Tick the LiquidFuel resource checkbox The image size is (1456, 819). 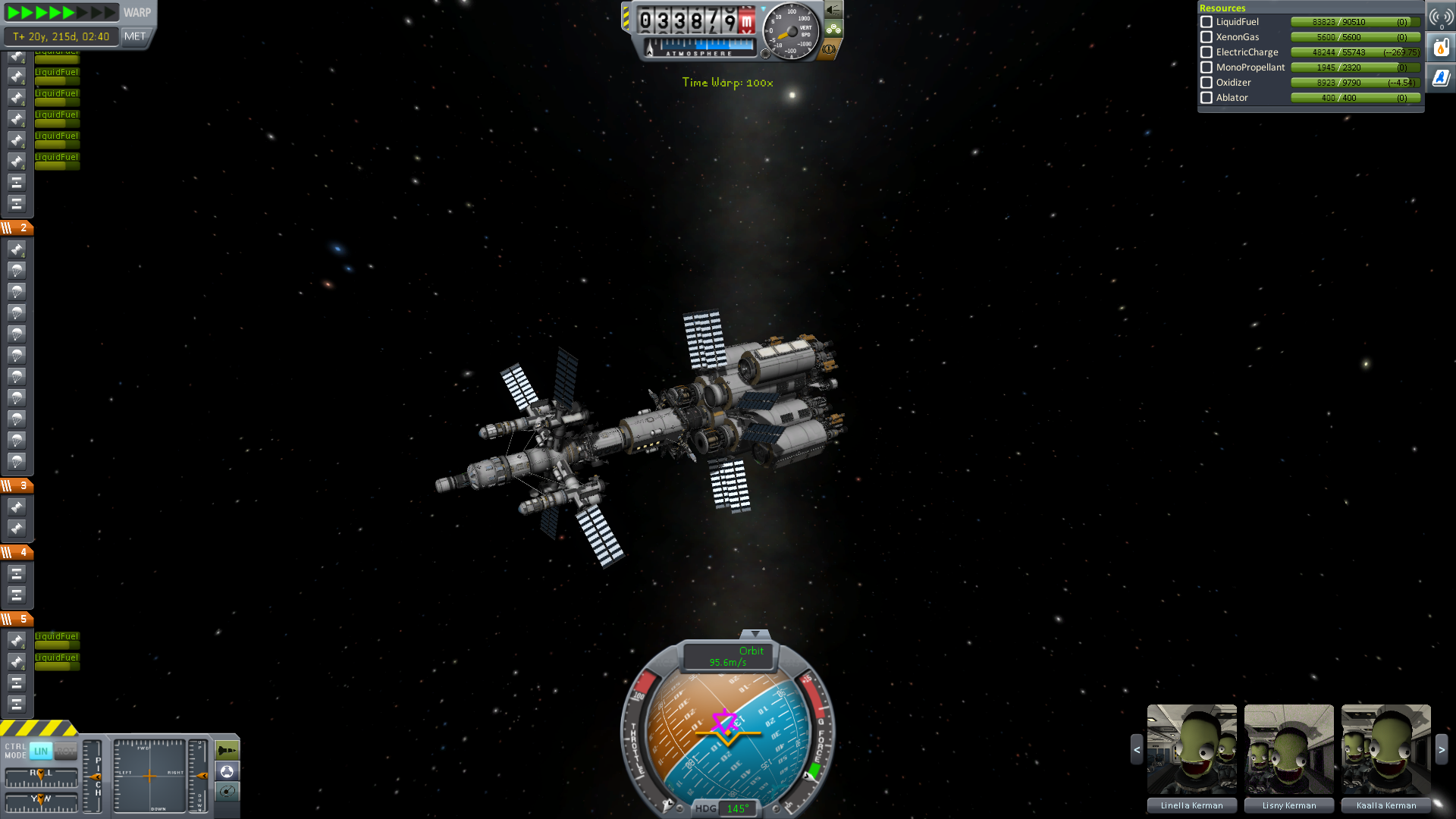click(1207, 22)
